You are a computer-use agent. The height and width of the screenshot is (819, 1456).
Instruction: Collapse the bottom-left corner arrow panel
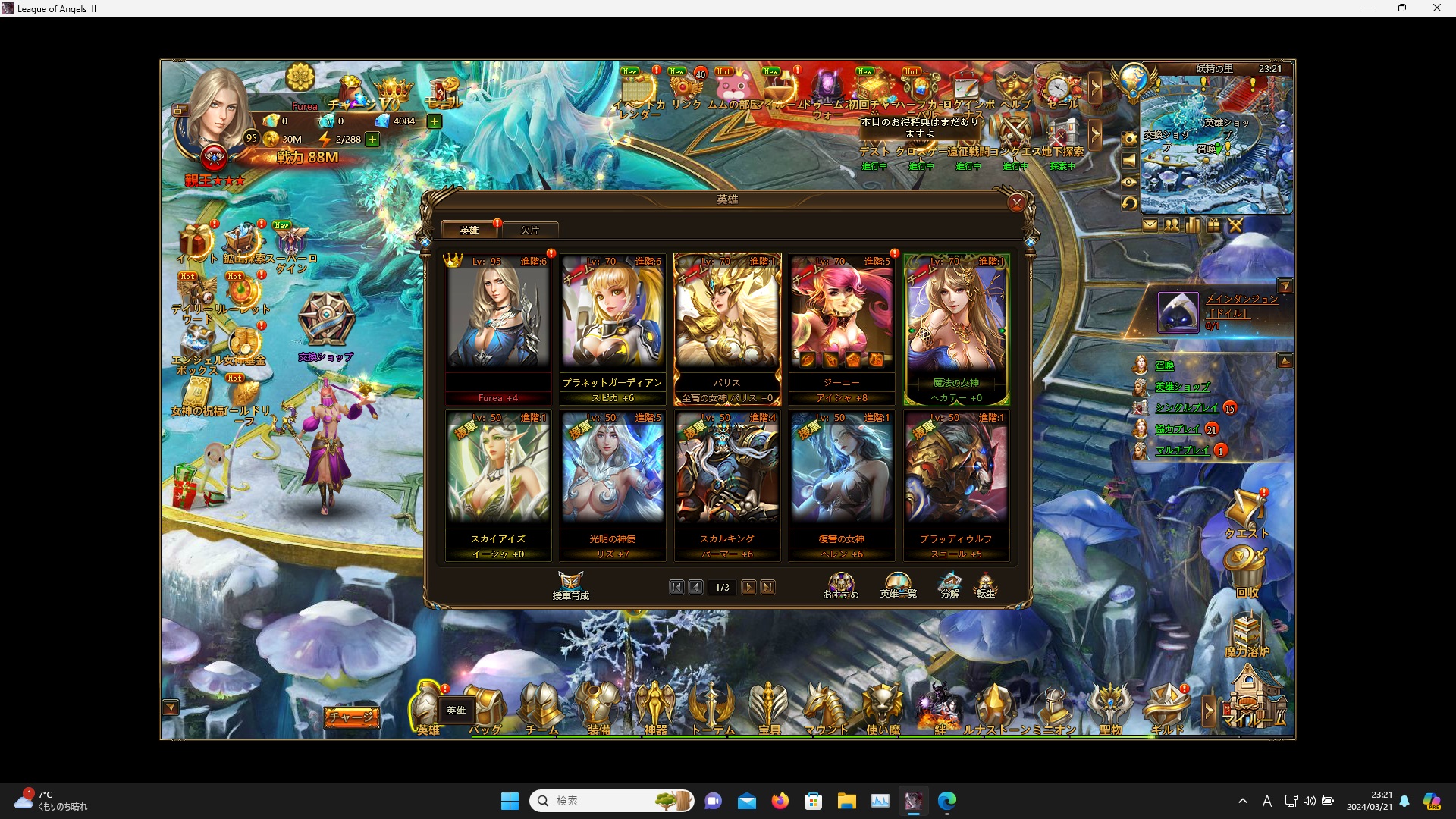171,708
